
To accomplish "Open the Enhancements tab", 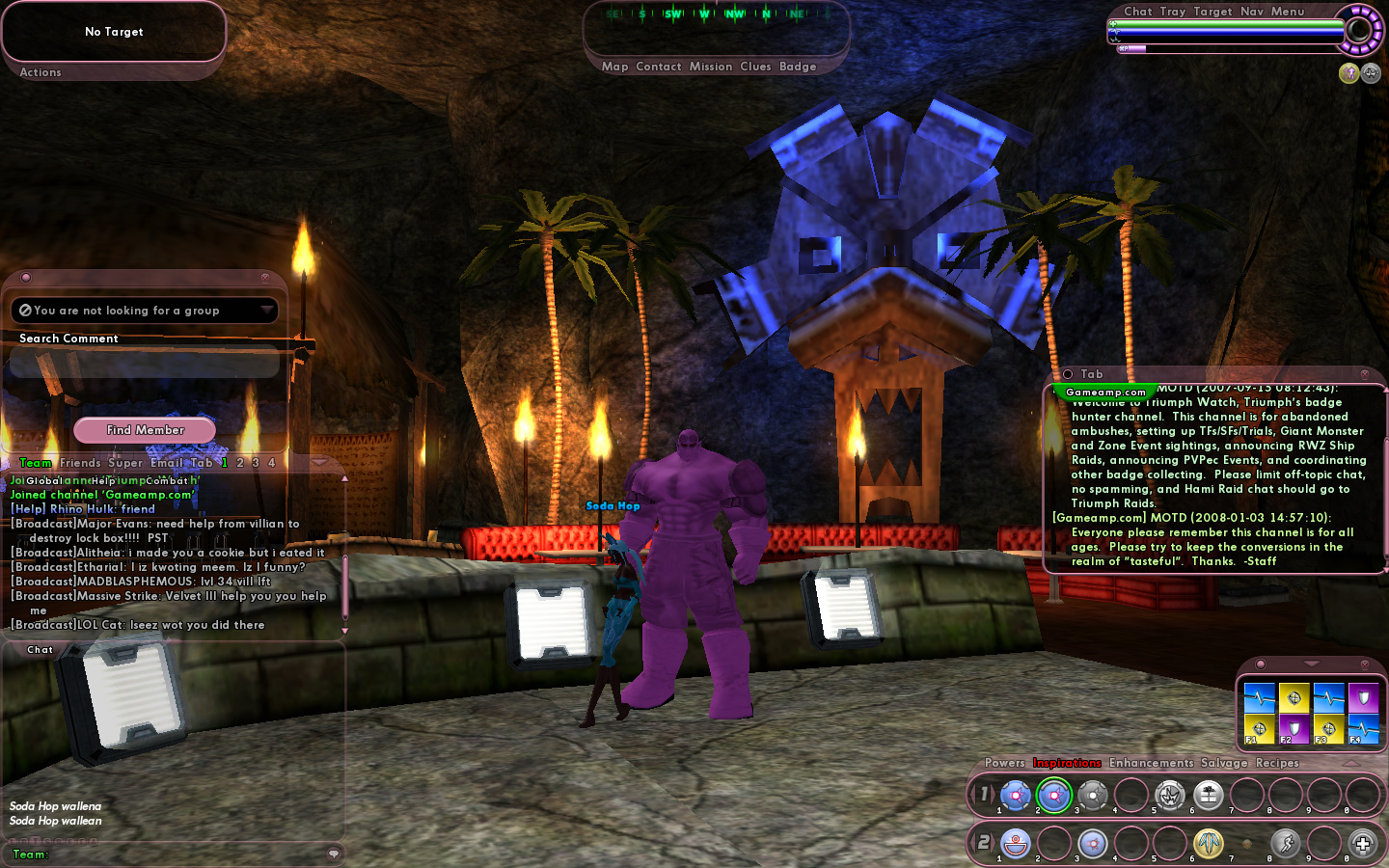I will point(1151,763).
